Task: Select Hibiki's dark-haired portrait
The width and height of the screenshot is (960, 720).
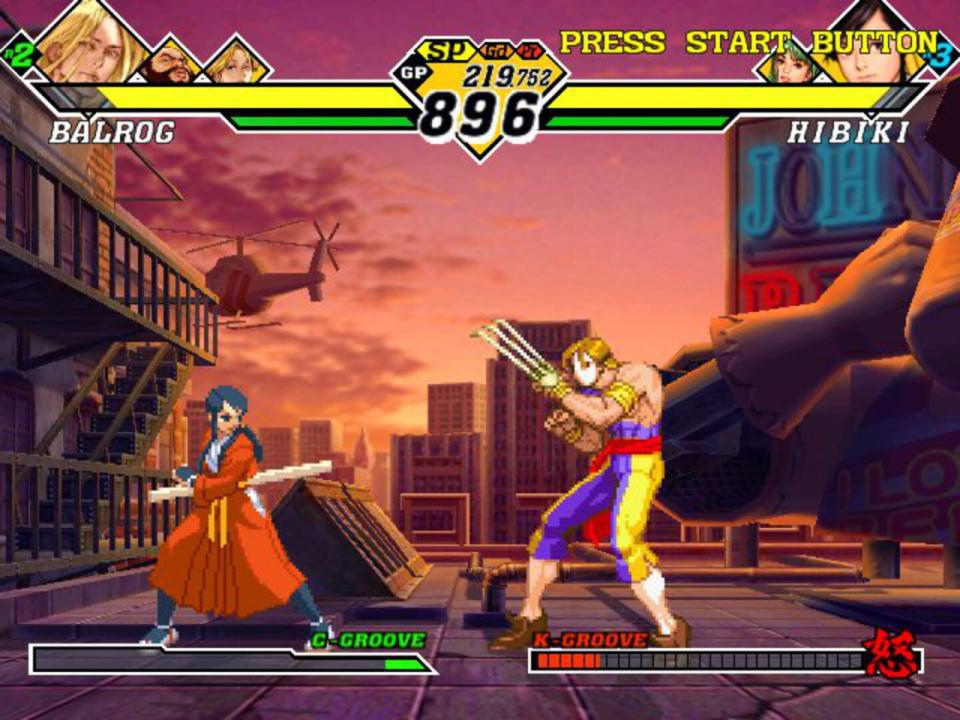Action: tap(874, 42)
